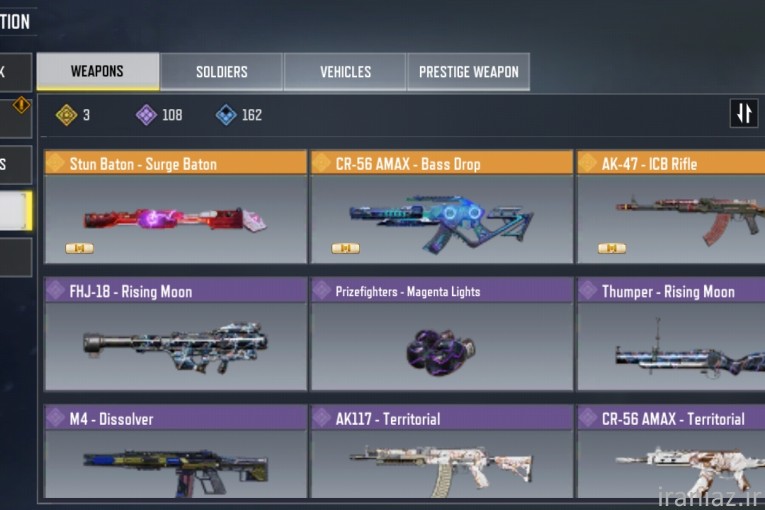Image resolution: width=765 pixels, height=510 pixels.
Task: Select the Stun Baton - Surge Baton card
Action: click(175, 207)
